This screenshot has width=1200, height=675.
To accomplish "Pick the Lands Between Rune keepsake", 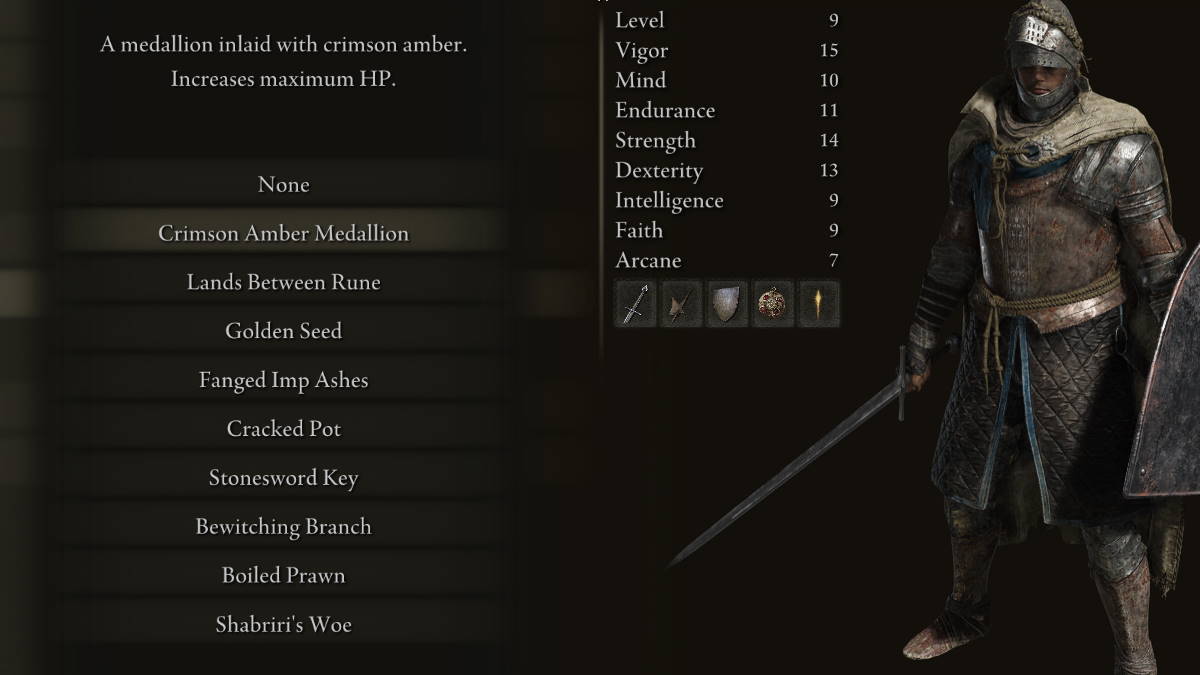I will point(283,283).
